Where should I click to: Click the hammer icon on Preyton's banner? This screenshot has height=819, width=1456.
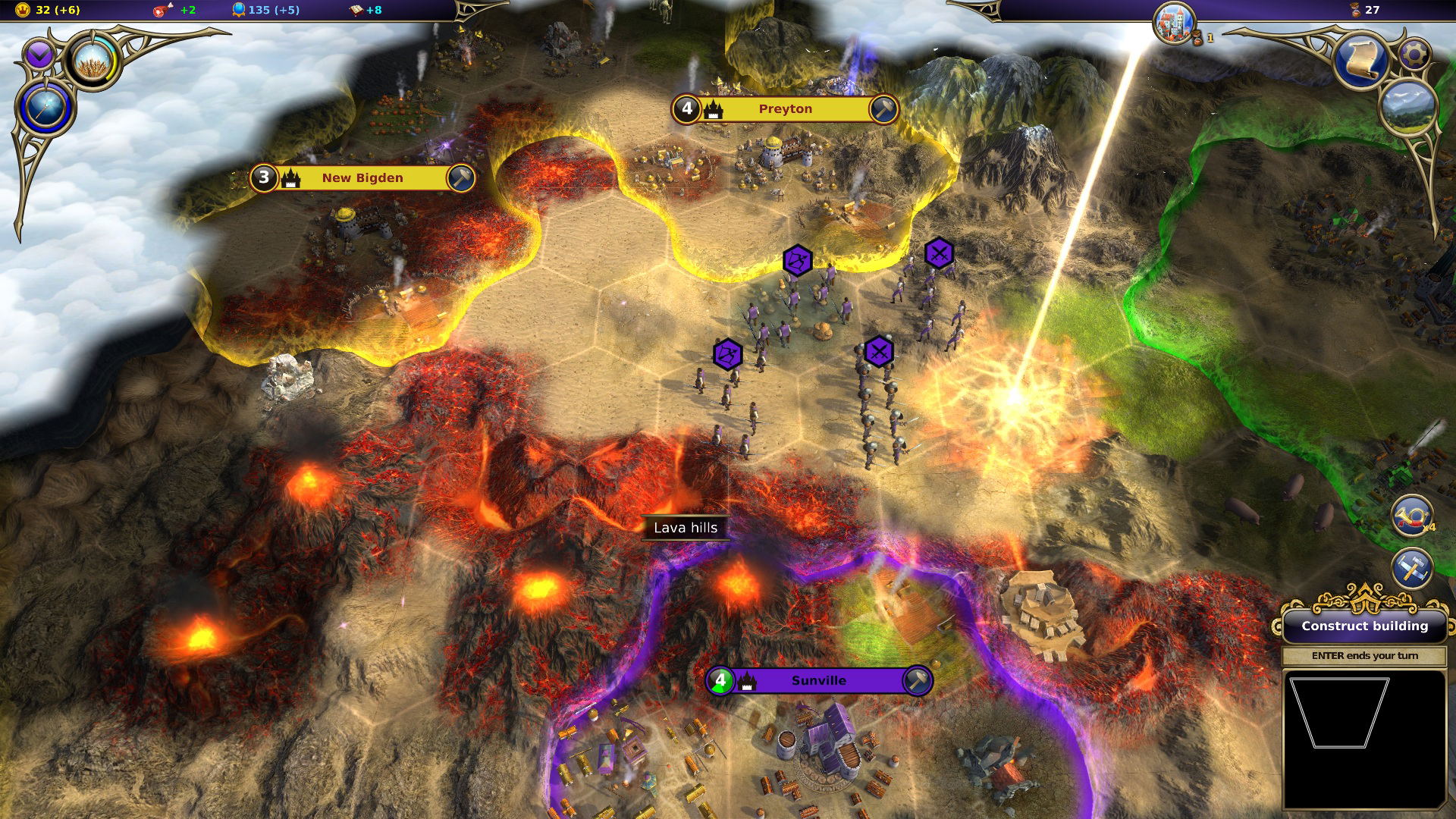[883, 109]
